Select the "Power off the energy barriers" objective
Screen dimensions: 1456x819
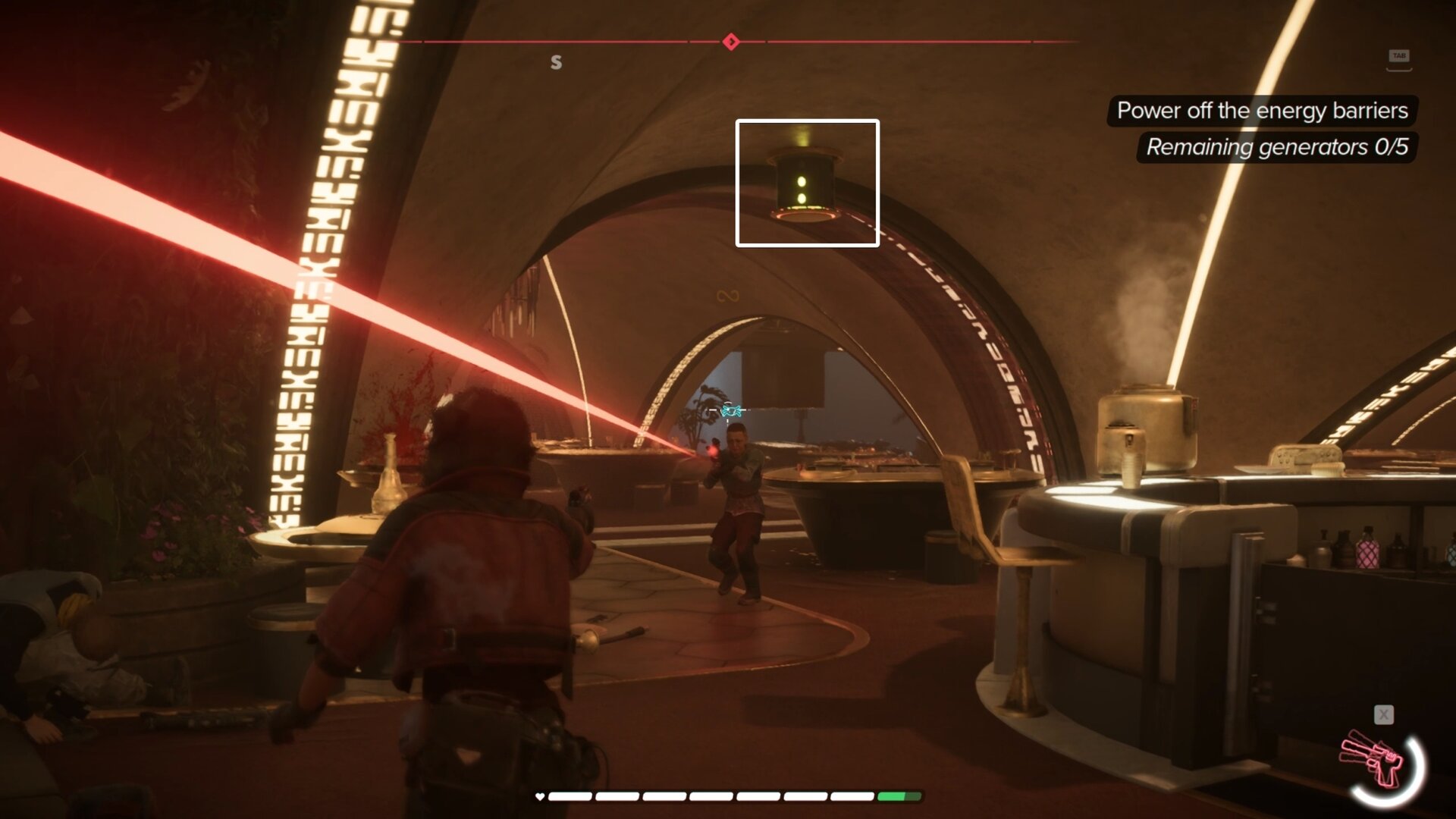click(x=1262, y=111)
